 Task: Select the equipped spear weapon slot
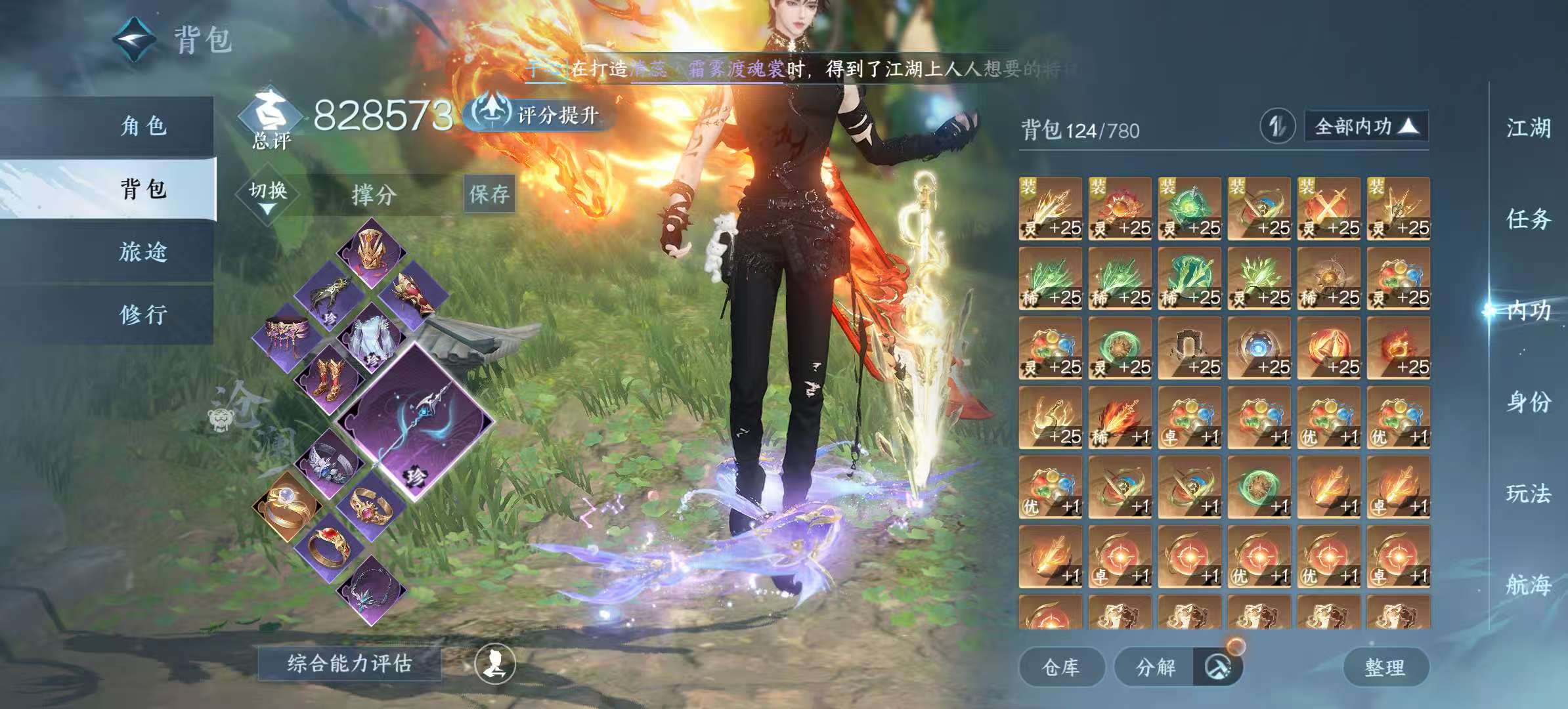point(415,421)
